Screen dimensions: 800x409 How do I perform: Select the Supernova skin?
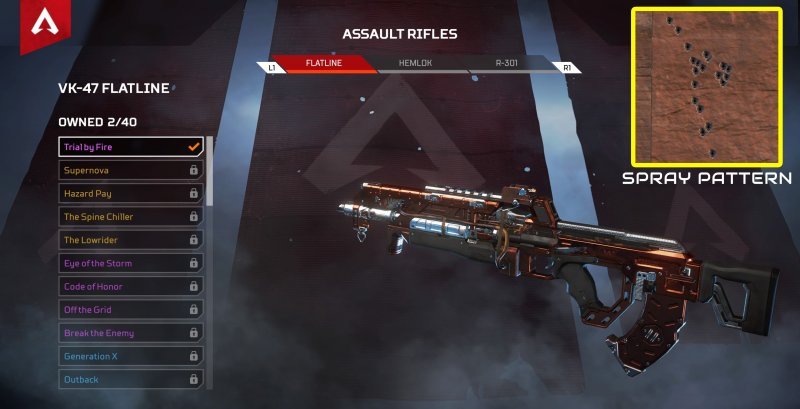(x=131, y=170)
